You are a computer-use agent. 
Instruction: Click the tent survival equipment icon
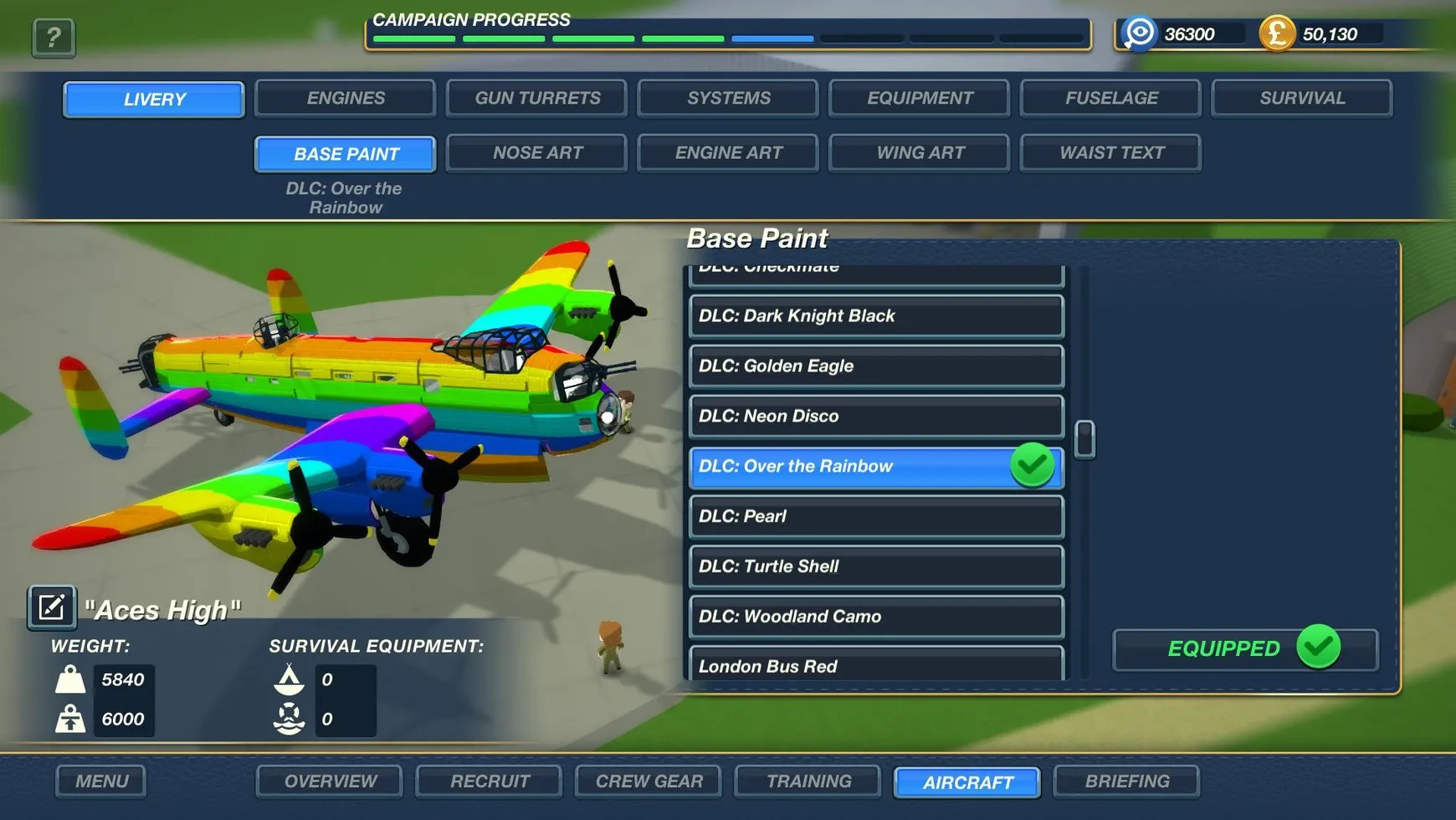point(289,679)
